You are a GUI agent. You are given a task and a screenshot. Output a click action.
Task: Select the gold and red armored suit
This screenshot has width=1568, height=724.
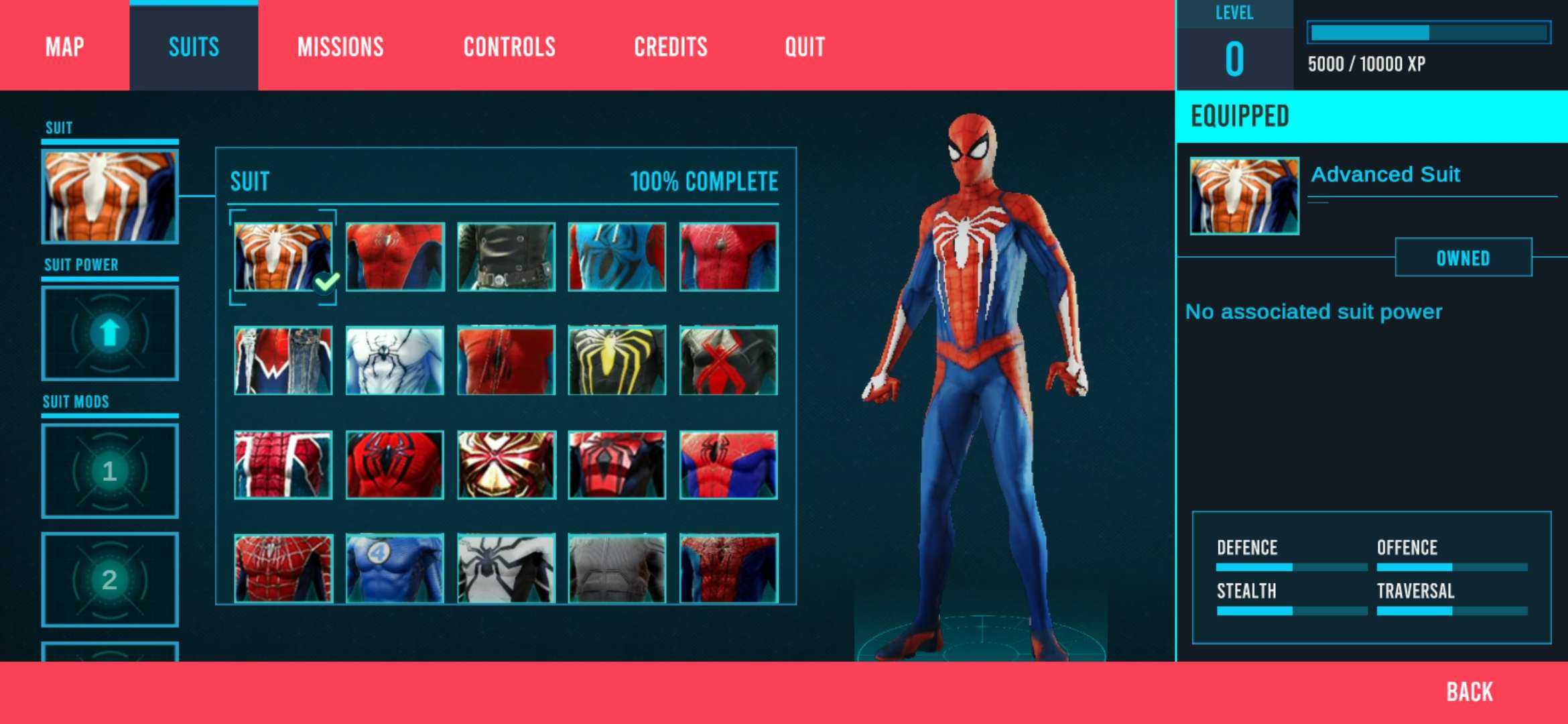point(506,465)
